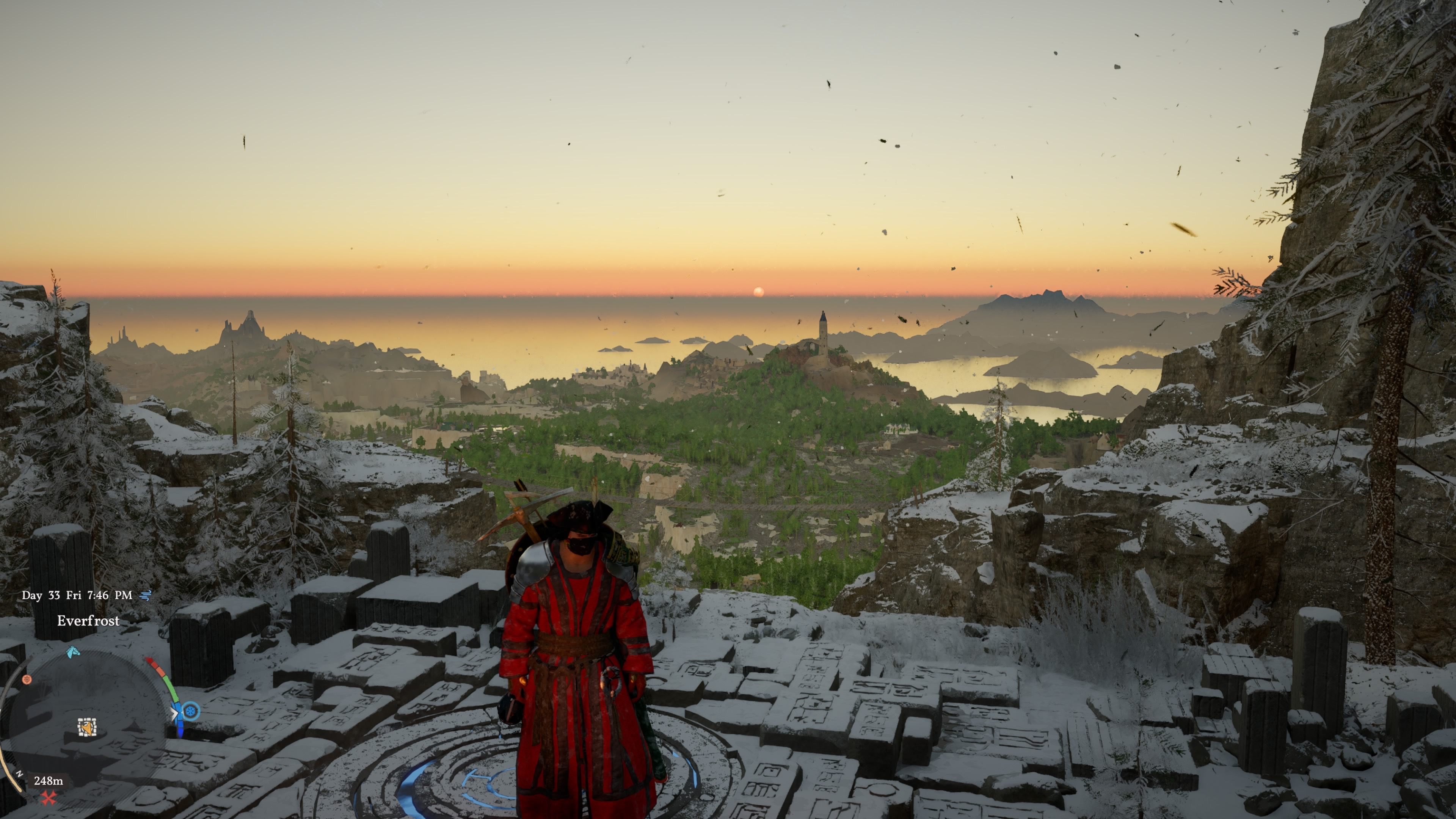The image size is (1456, 819).
Task: Click the blue snowflake cold status icon
Action: point(191,711)
